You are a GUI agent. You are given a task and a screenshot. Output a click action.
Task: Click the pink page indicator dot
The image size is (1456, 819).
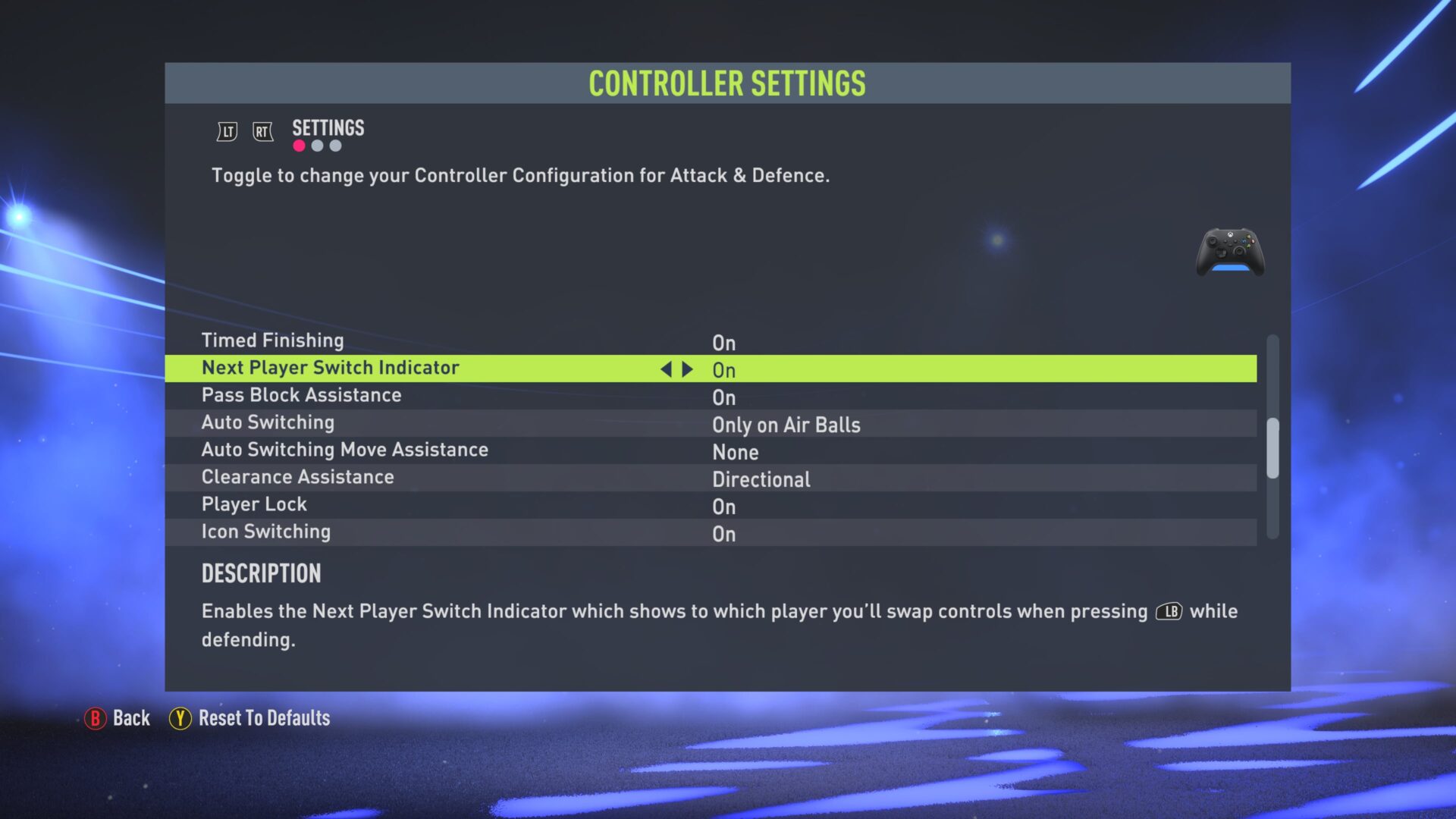tap(298, 146)
